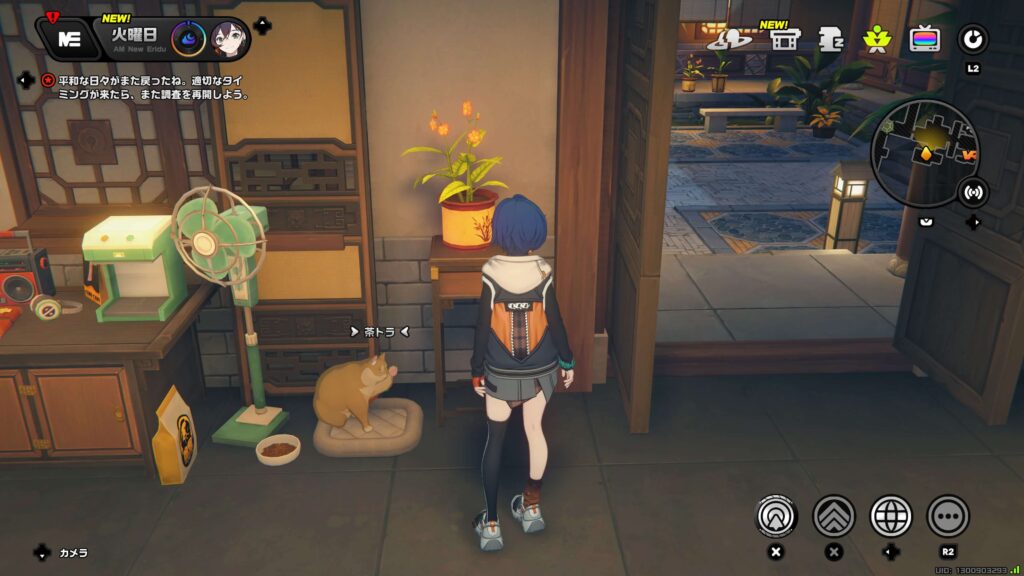Screen dimensions: 1024x576
Task: Activate the arrow-in-rings button
Action: pyautogui.click(x=775, y=516)
